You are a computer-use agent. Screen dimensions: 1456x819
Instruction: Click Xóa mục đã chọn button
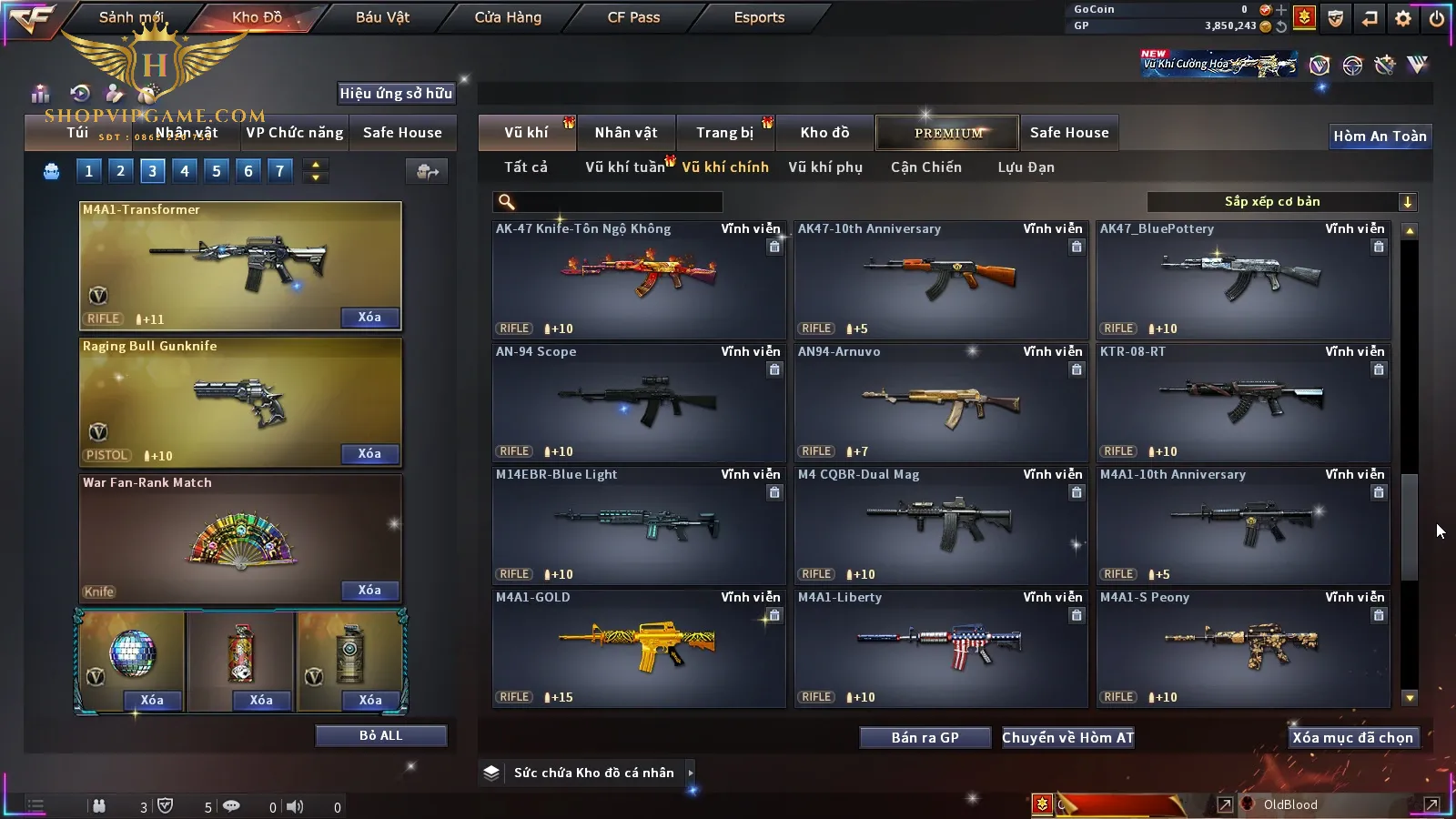(1352, 738)
